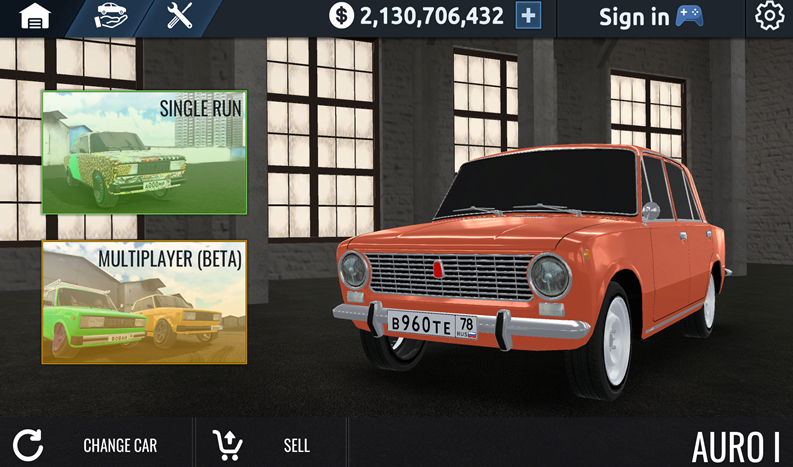The image size is (793, 467).
Task: Start a Single Run
Action: coord(144,151)
